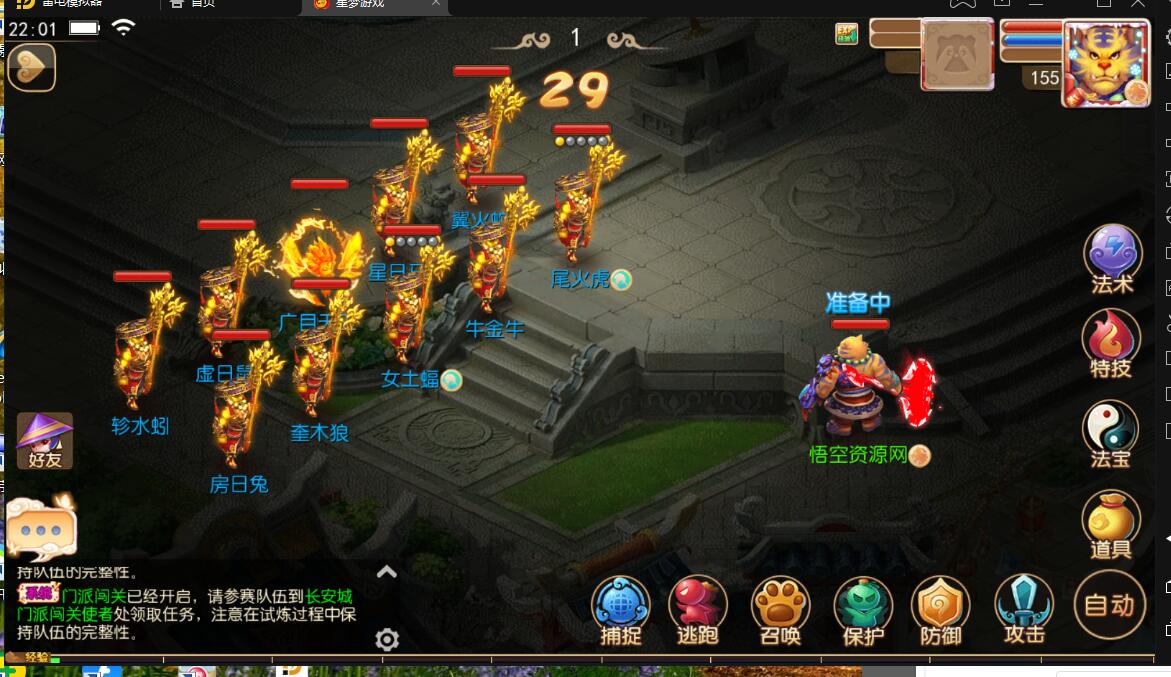Open the 好友 friends list
Image resolution: width=1171 pixels, height=677 pixels.
click(x=45, y=441)
